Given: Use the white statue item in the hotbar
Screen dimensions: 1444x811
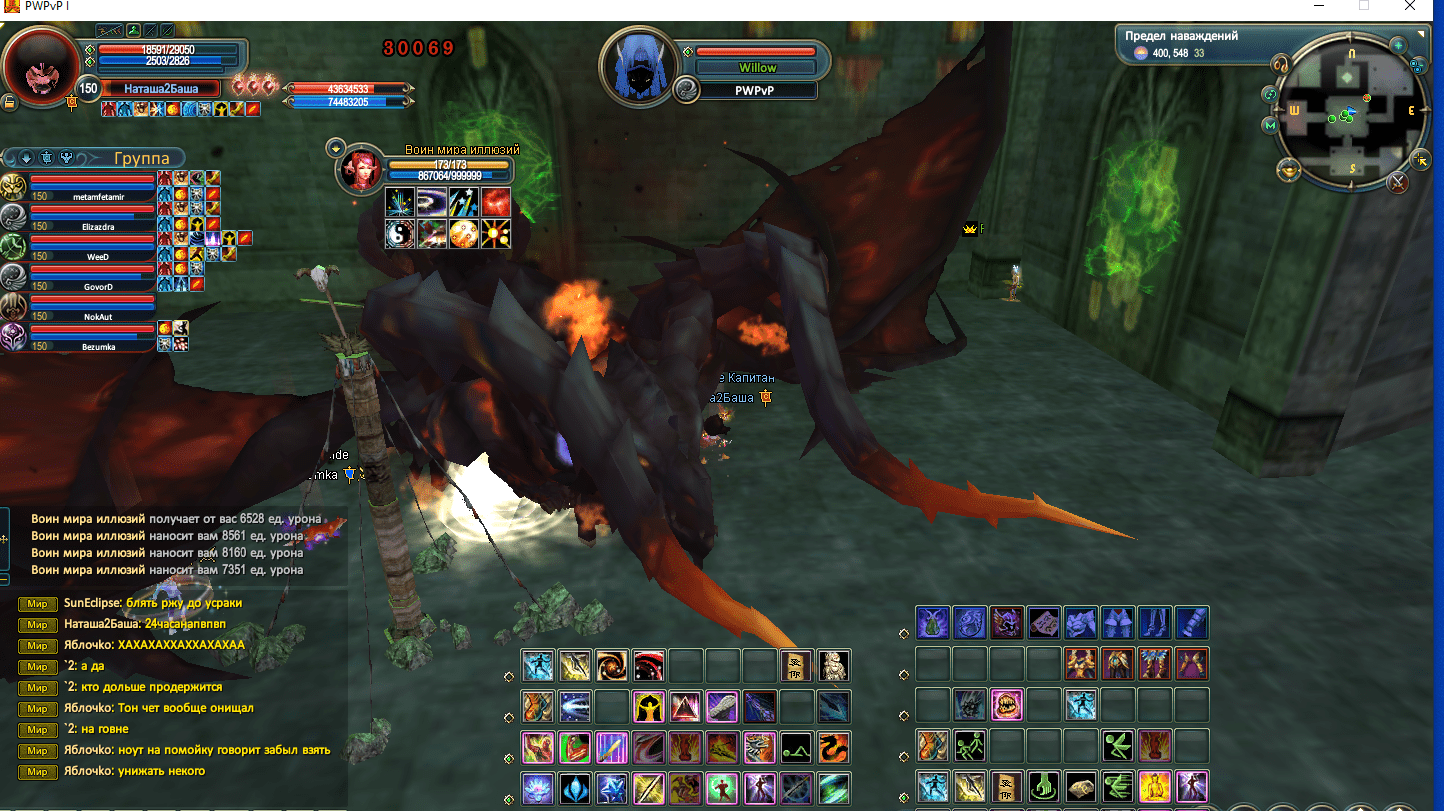Looking at the screenshot, I should (834, 665).
